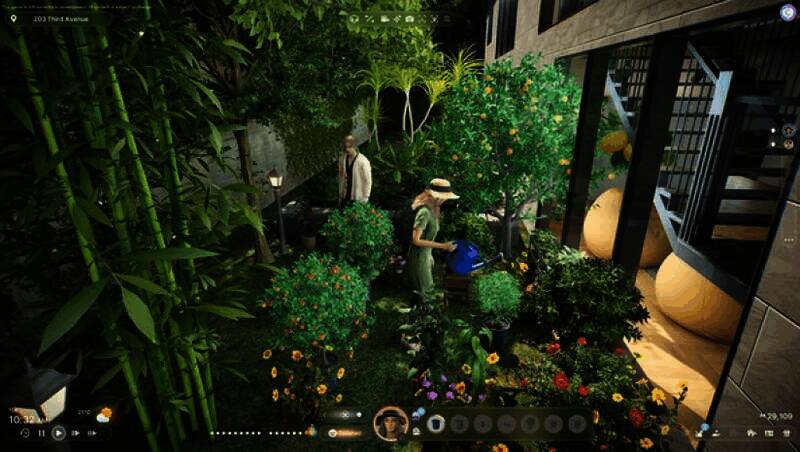Select the upper household member portrait
The image size is (800, 452).
coord(787,129)
